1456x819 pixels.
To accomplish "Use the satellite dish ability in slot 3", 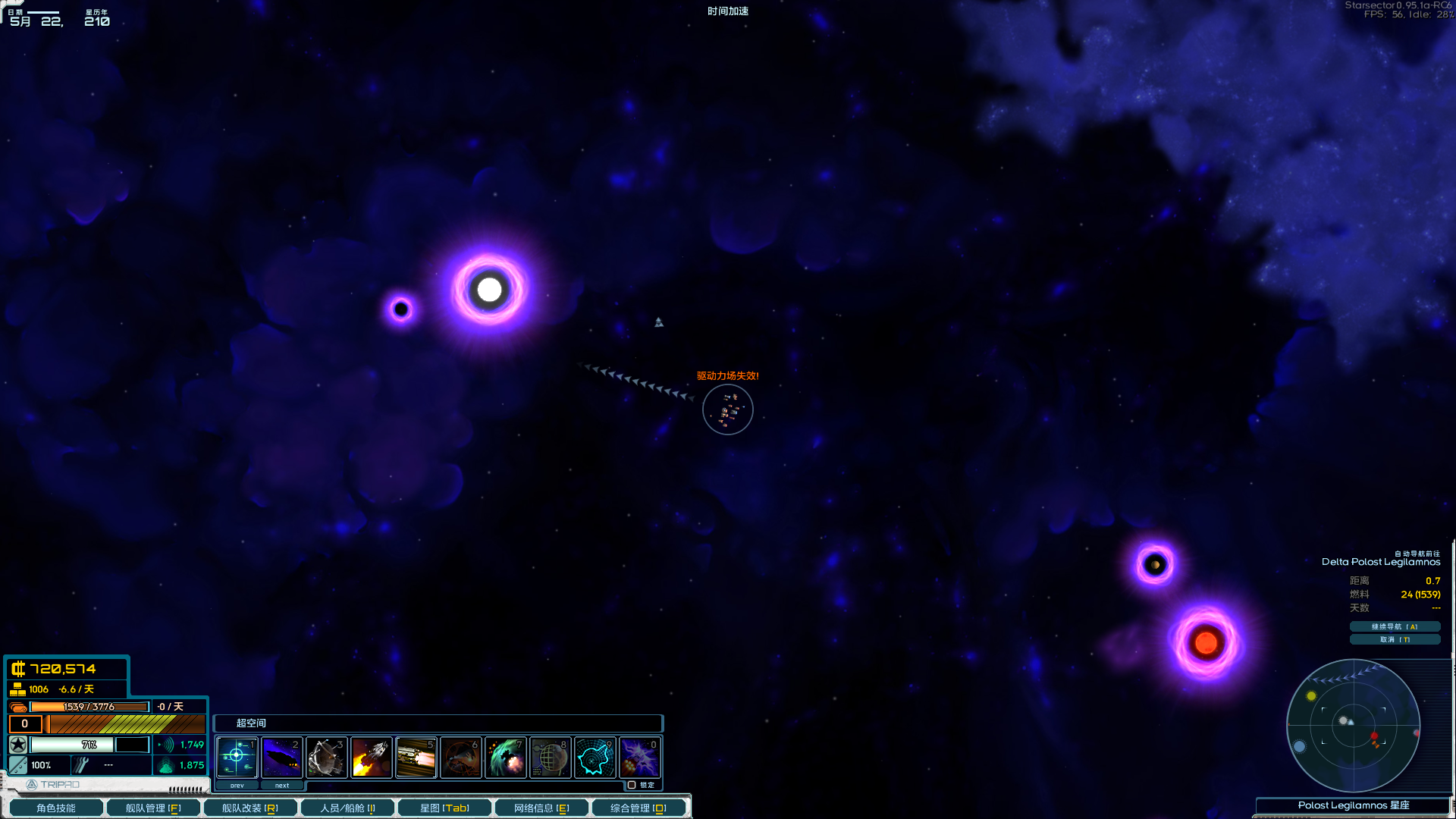I will (327, 757).
